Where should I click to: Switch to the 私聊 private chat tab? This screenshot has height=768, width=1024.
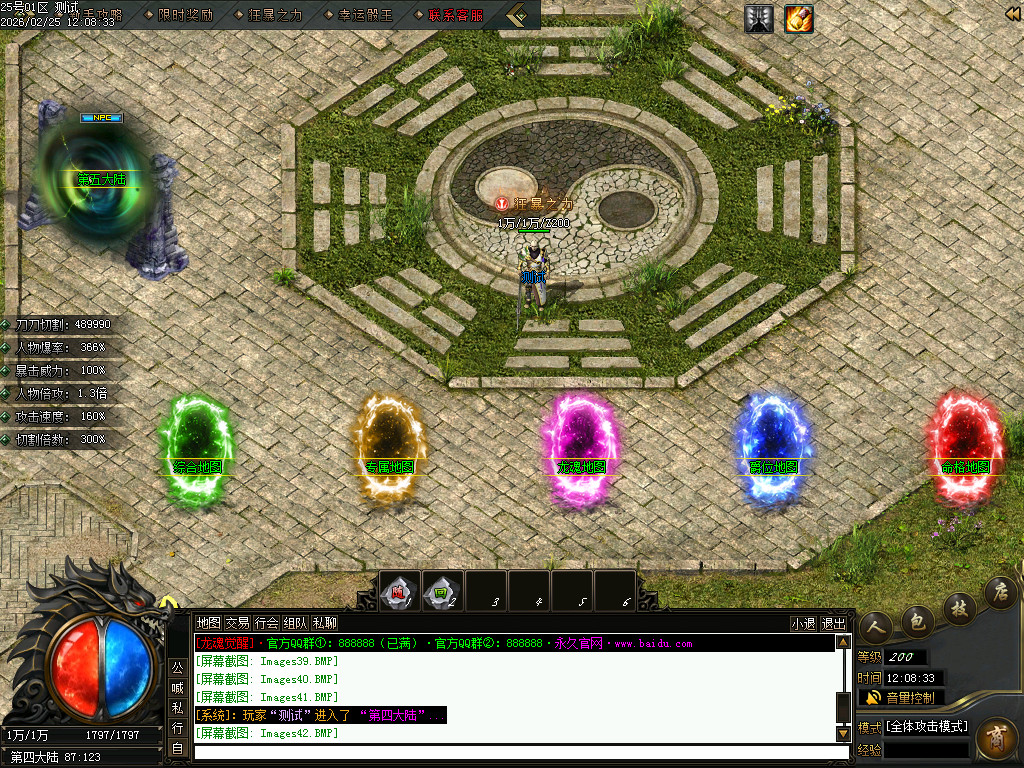(x=324, y=623)
